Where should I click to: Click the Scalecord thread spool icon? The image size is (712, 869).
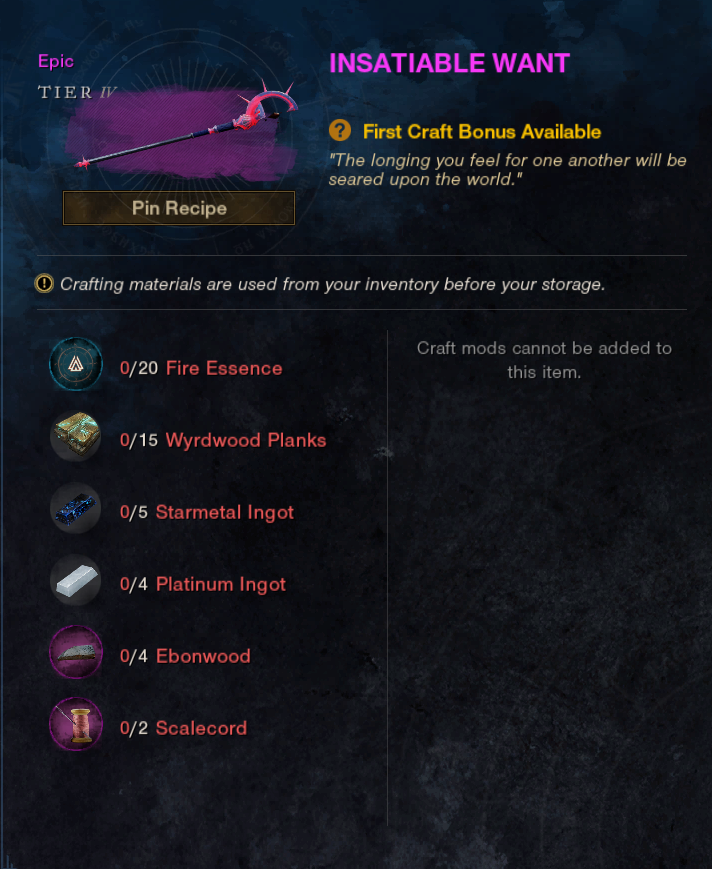pyautogui.click(x=75, y=727)
